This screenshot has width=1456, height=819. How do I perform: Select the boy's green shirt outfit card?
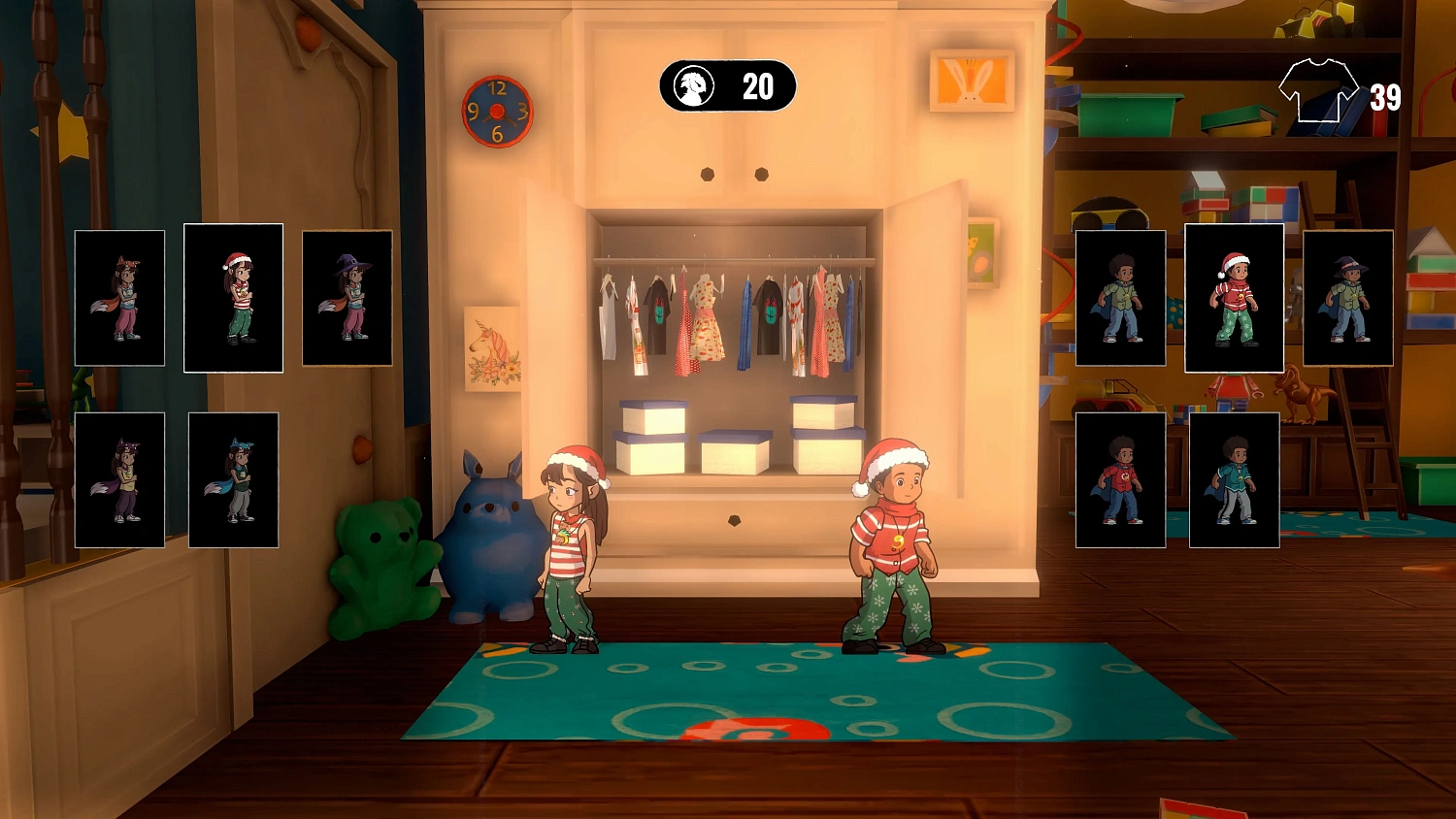tap(1121, 298)
